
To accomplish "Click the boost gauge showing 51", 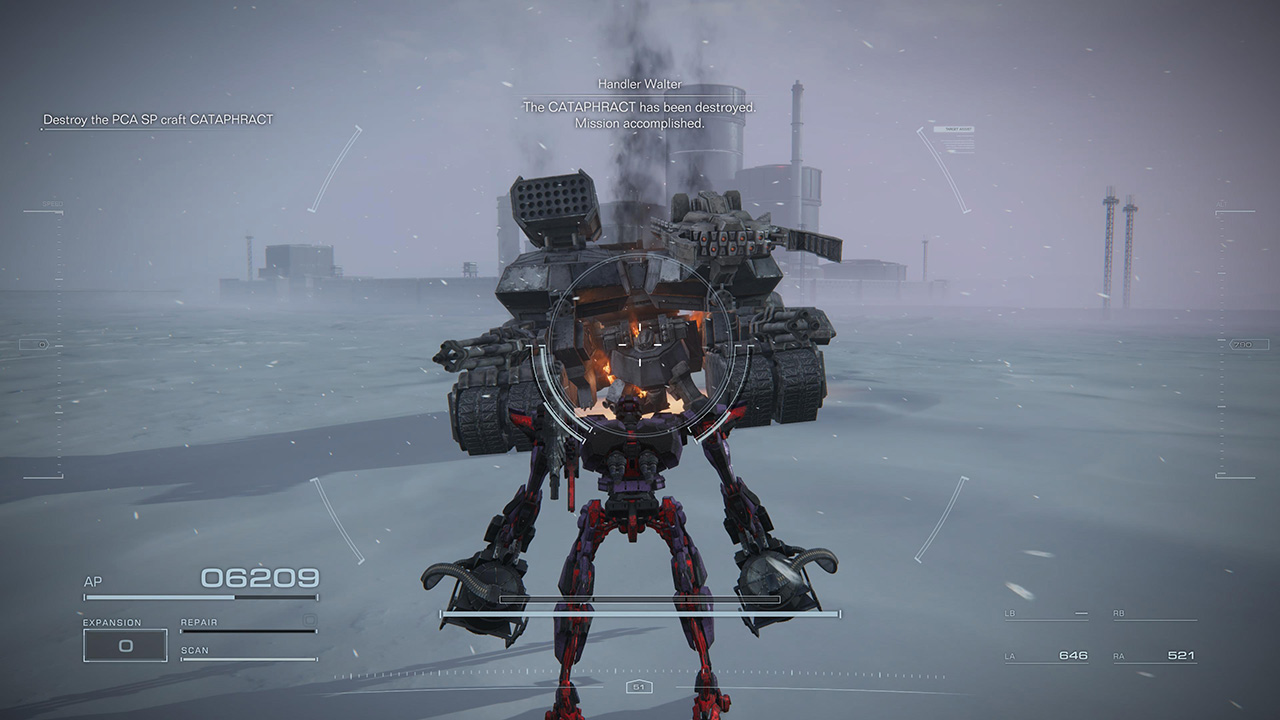I will pyautogui.click(x=637, y=687).
